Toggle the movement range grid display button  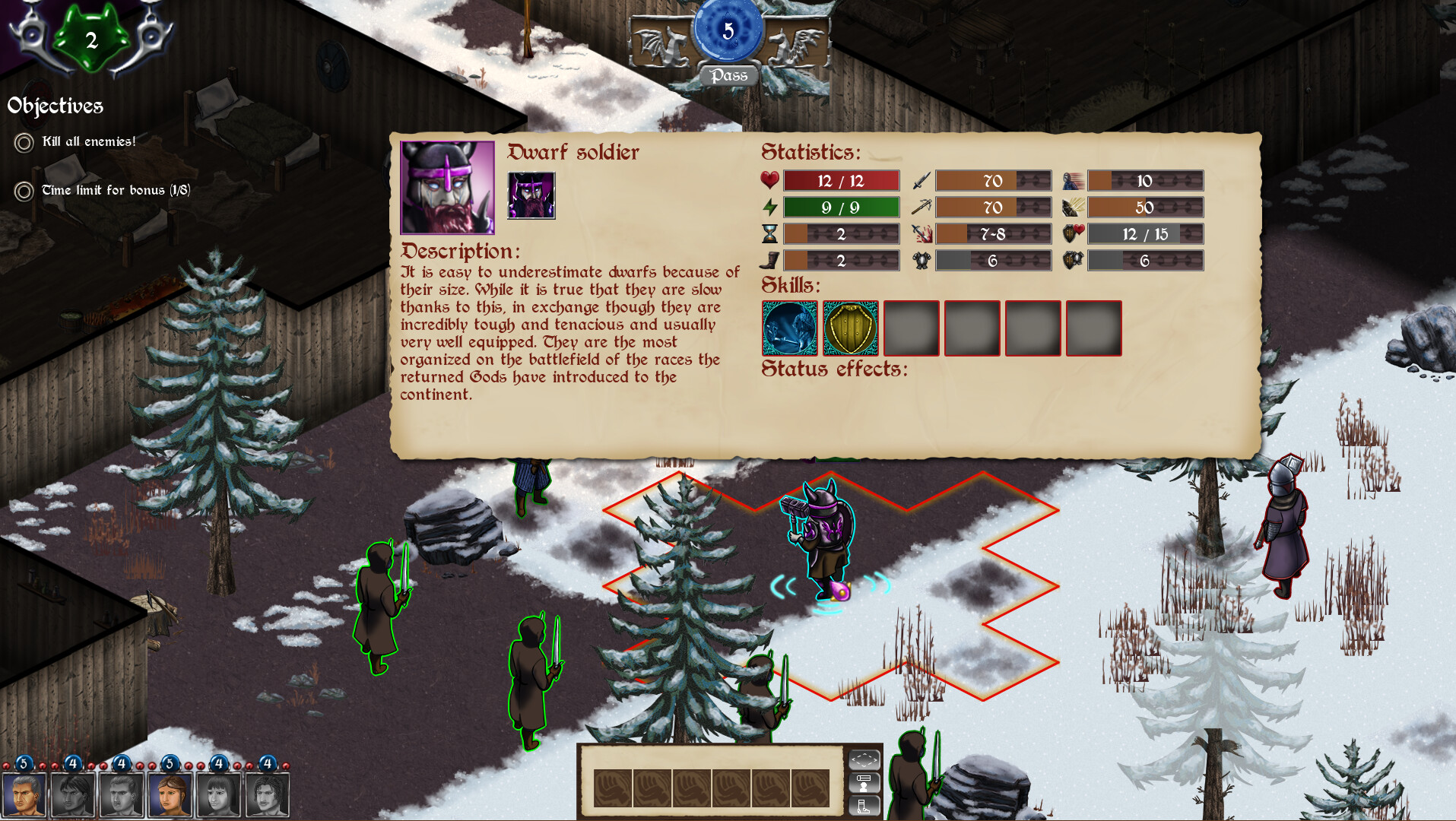[x=864, y=761]
